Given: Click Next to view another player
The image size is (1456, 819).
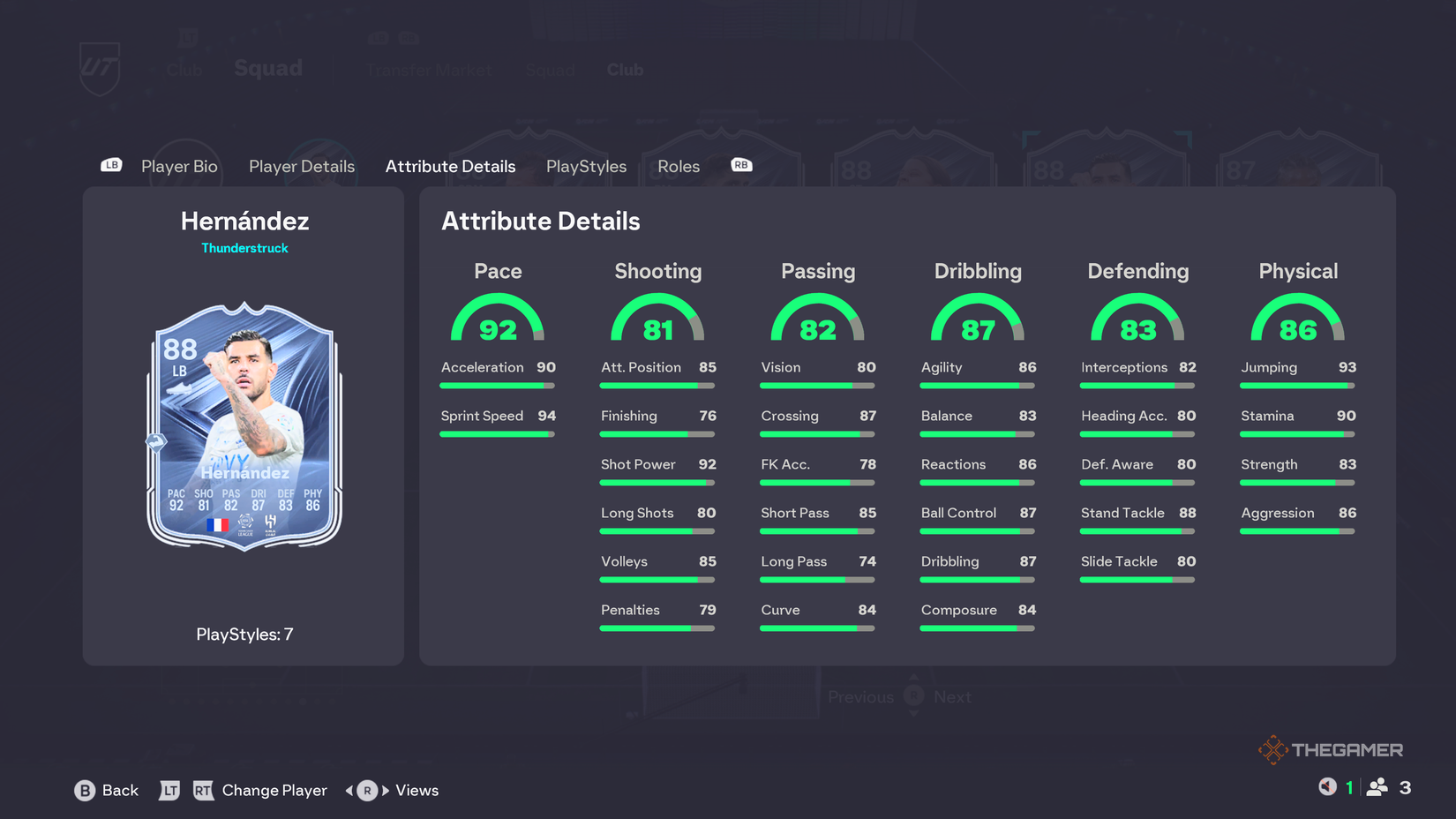Looking at the screenshot, I should [x=954, y=696].
